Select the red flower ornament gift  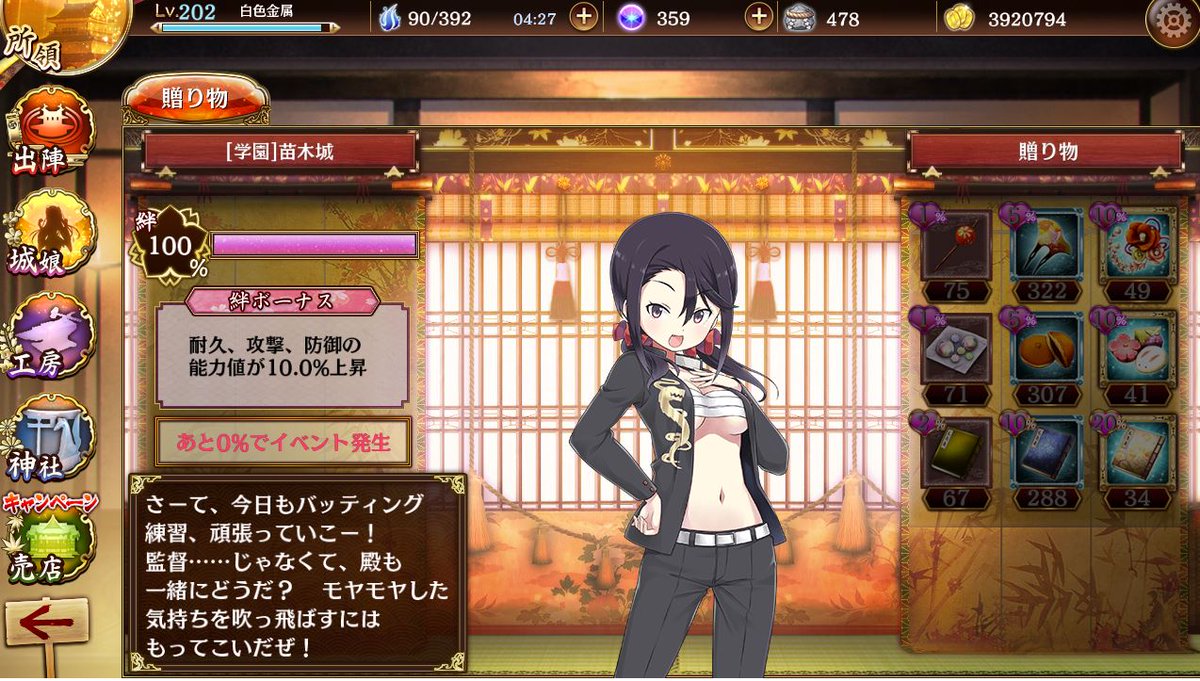pyautogui.click(x=1137, y=245)
